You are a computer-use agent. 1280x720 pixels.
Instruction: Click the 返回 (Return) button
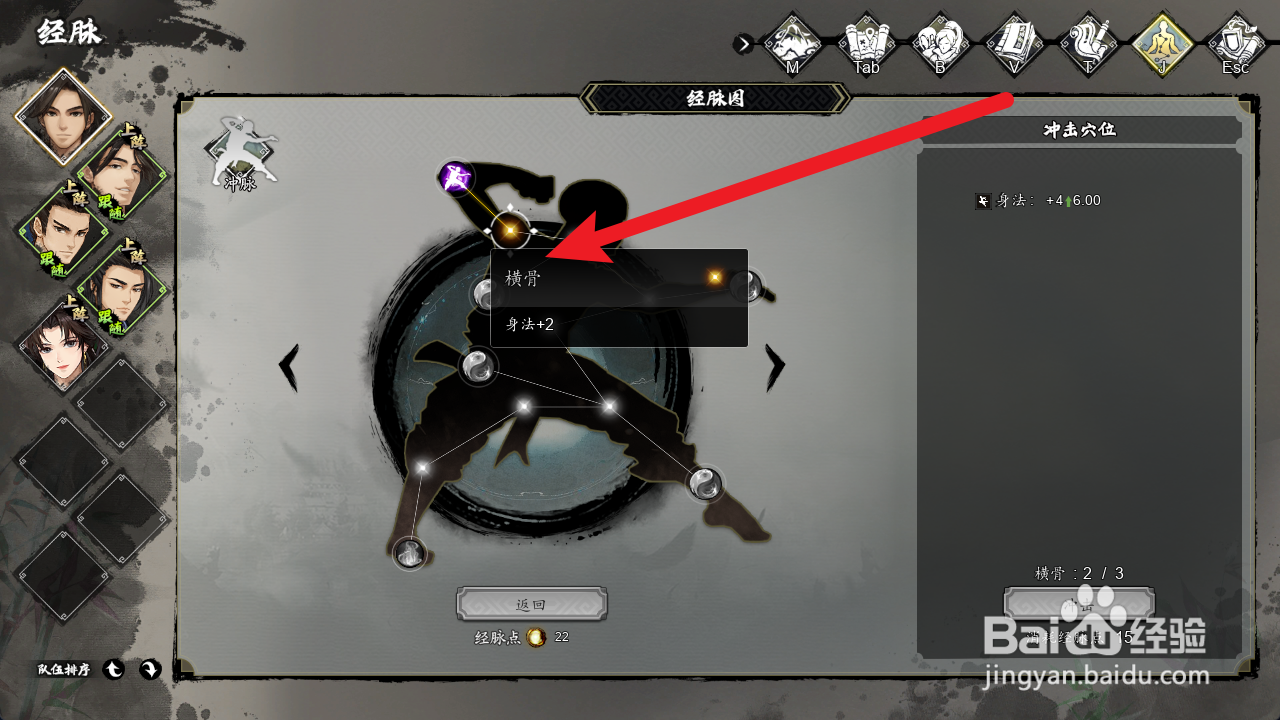pos(531,604)
